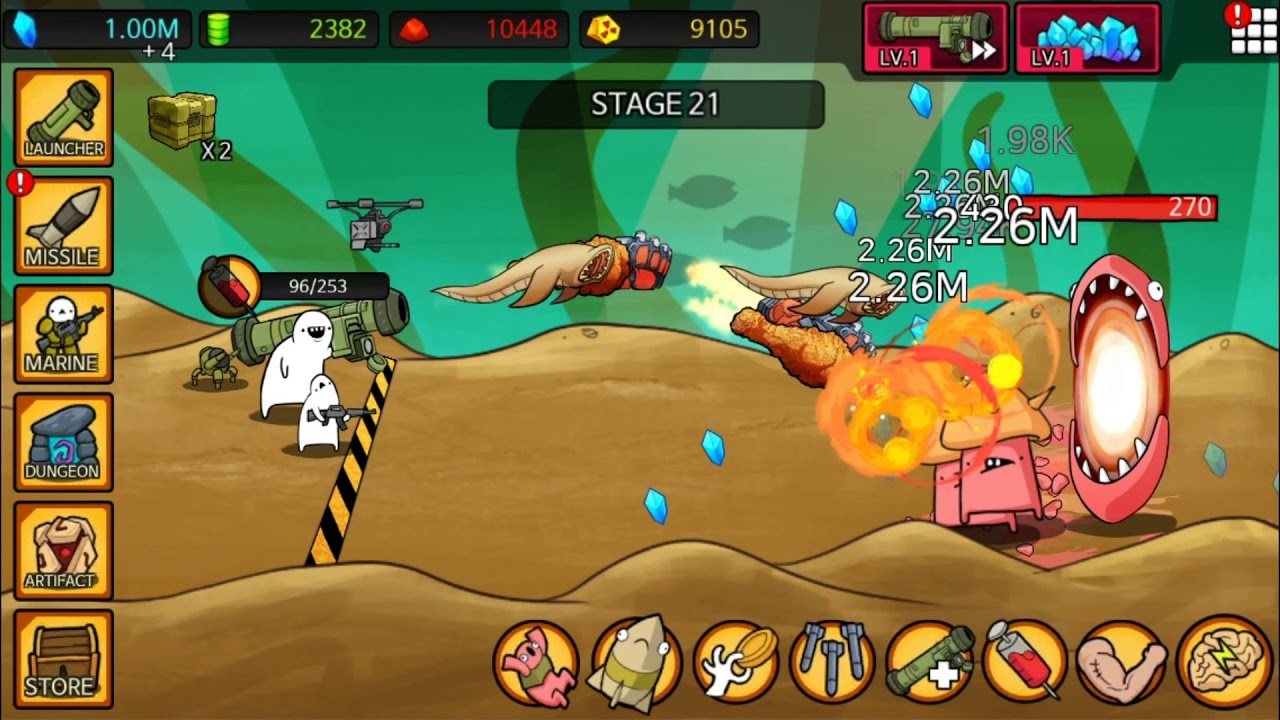The image size is (1280, 720).
Task: Select the Marine menu button
Action: 63,333
